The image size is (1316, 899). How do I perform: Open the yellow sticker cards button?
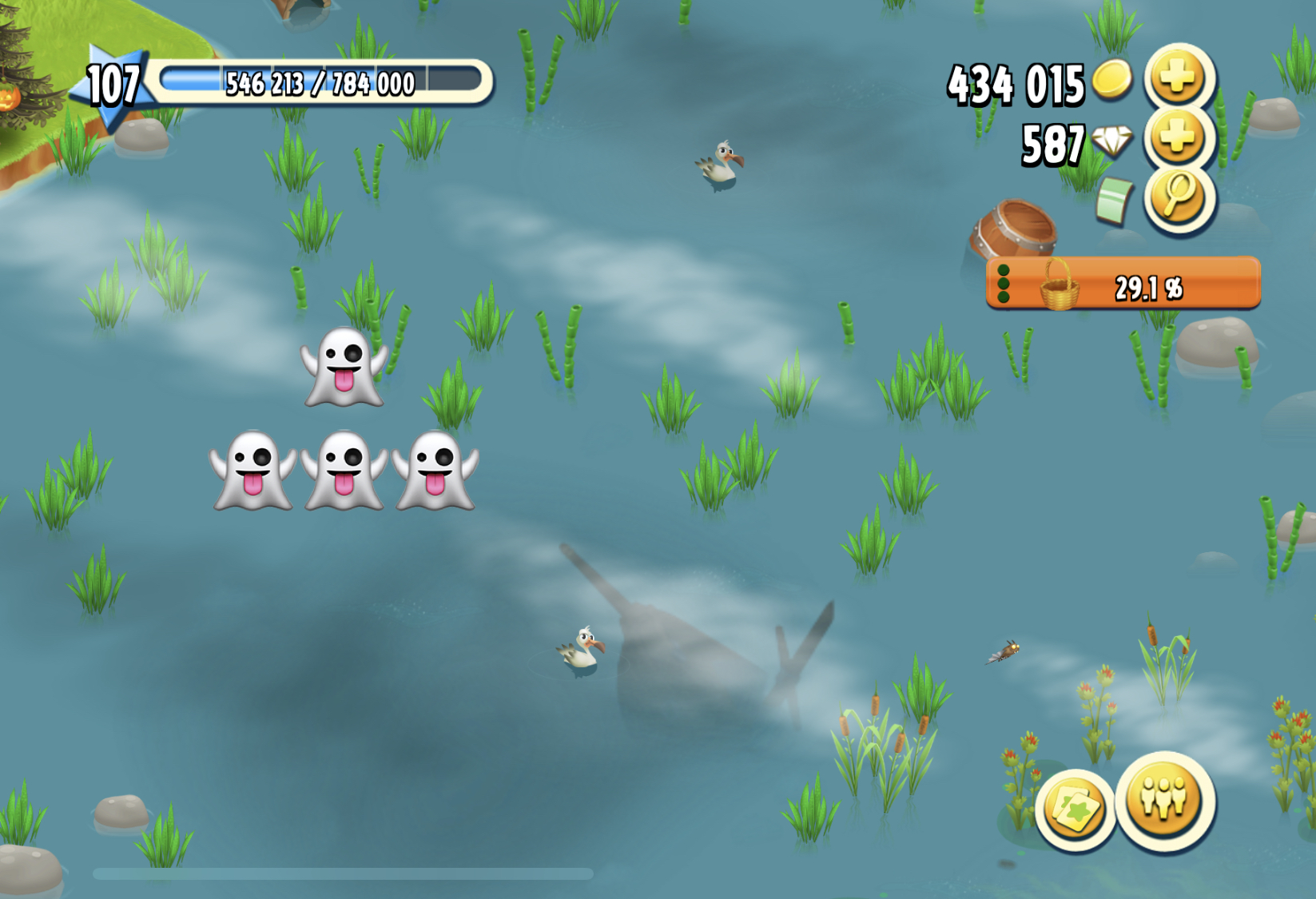1075,809
